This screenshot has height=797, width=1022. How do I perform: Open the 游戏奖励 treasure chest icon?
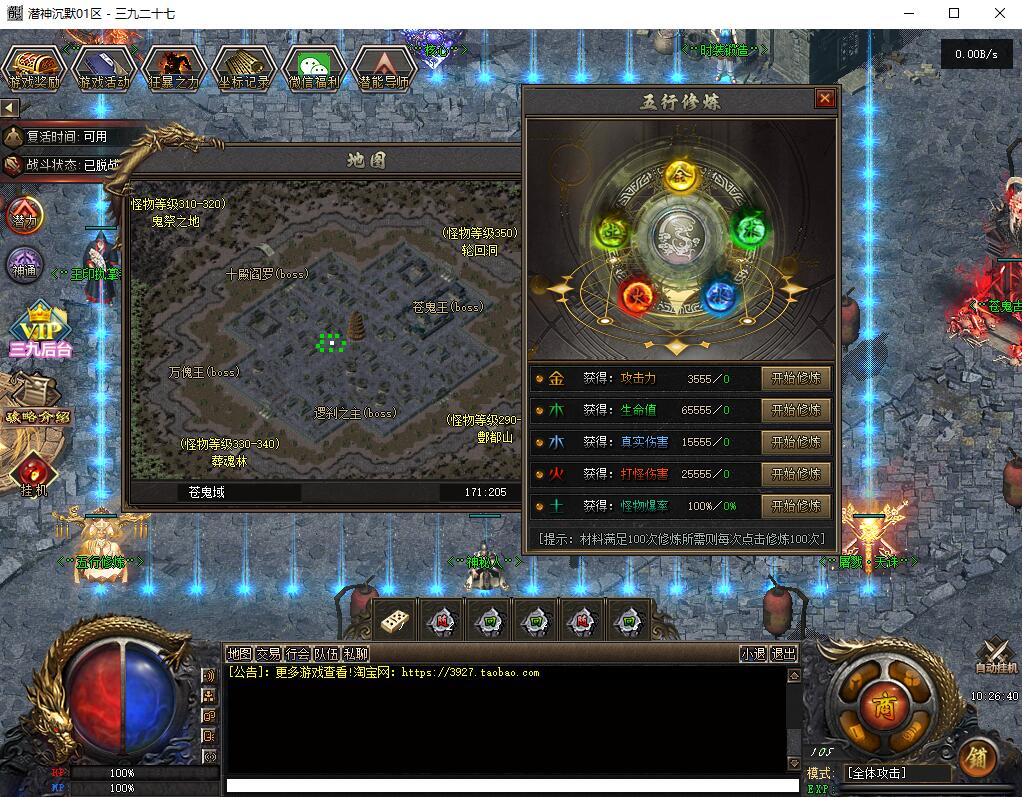pyautogui.click(x=35, y=67)
